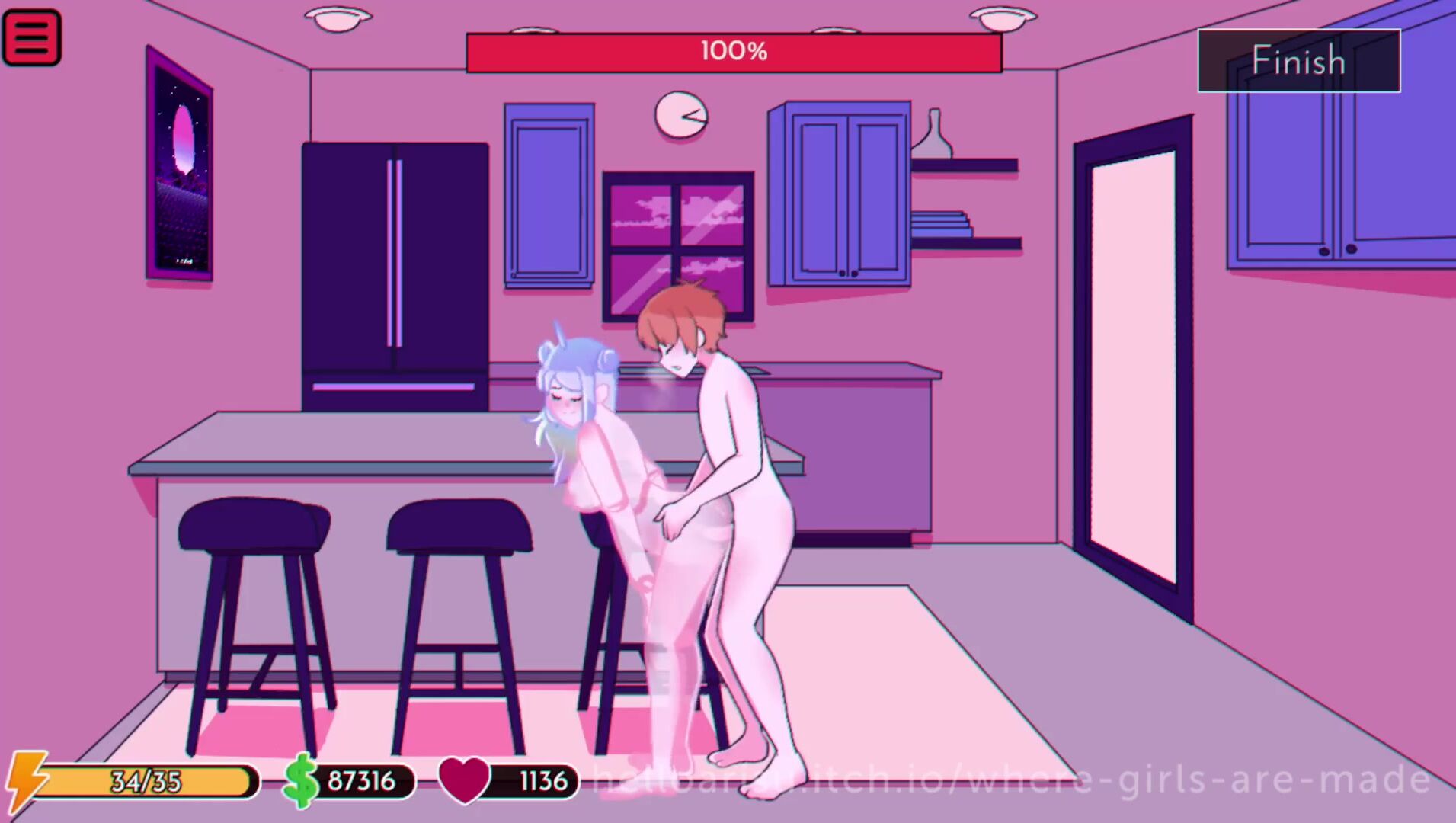Open the red hamburger menu
Screen dimensions: 1456x823
[31, 37]
